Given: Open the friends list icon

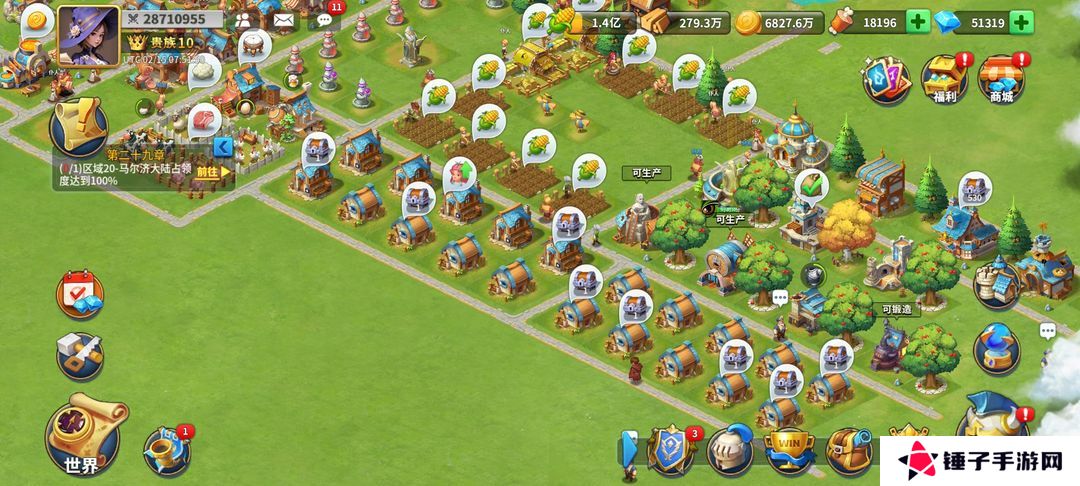Looking at the screenshot, I should 244,19.
